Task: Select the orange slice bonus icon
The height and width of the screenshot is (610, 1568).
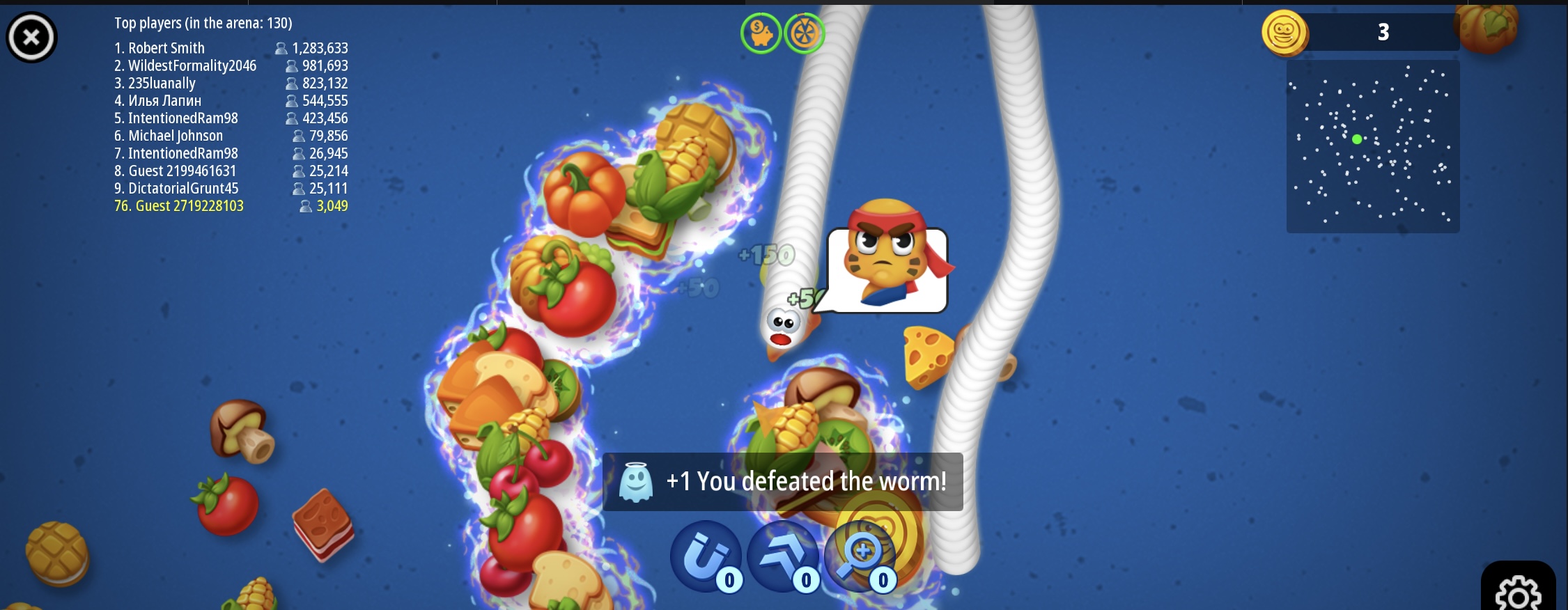Action: [x=805, y=33]
